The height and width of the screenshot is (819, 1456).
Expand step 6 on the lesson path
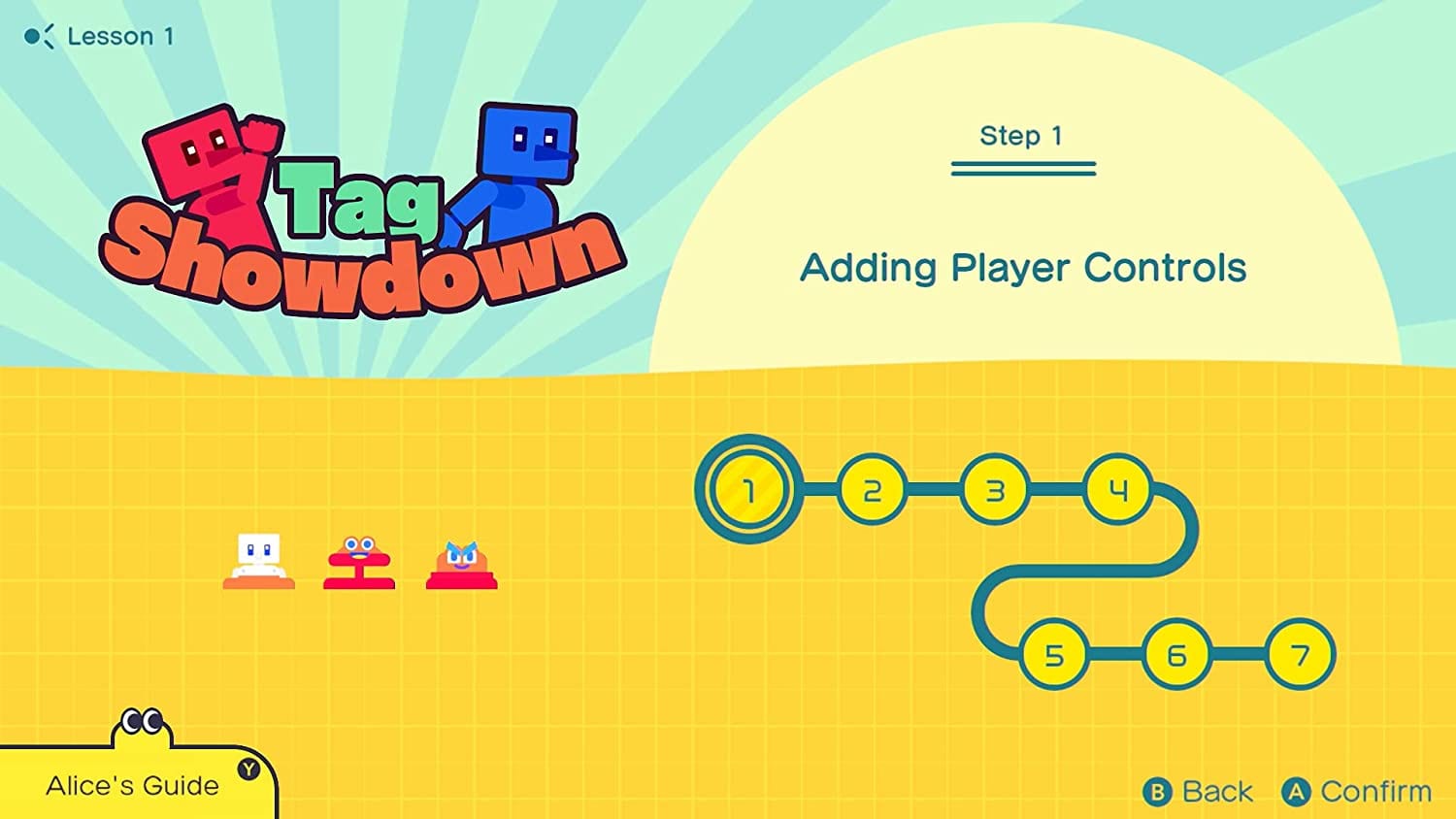pos(1177,656)
